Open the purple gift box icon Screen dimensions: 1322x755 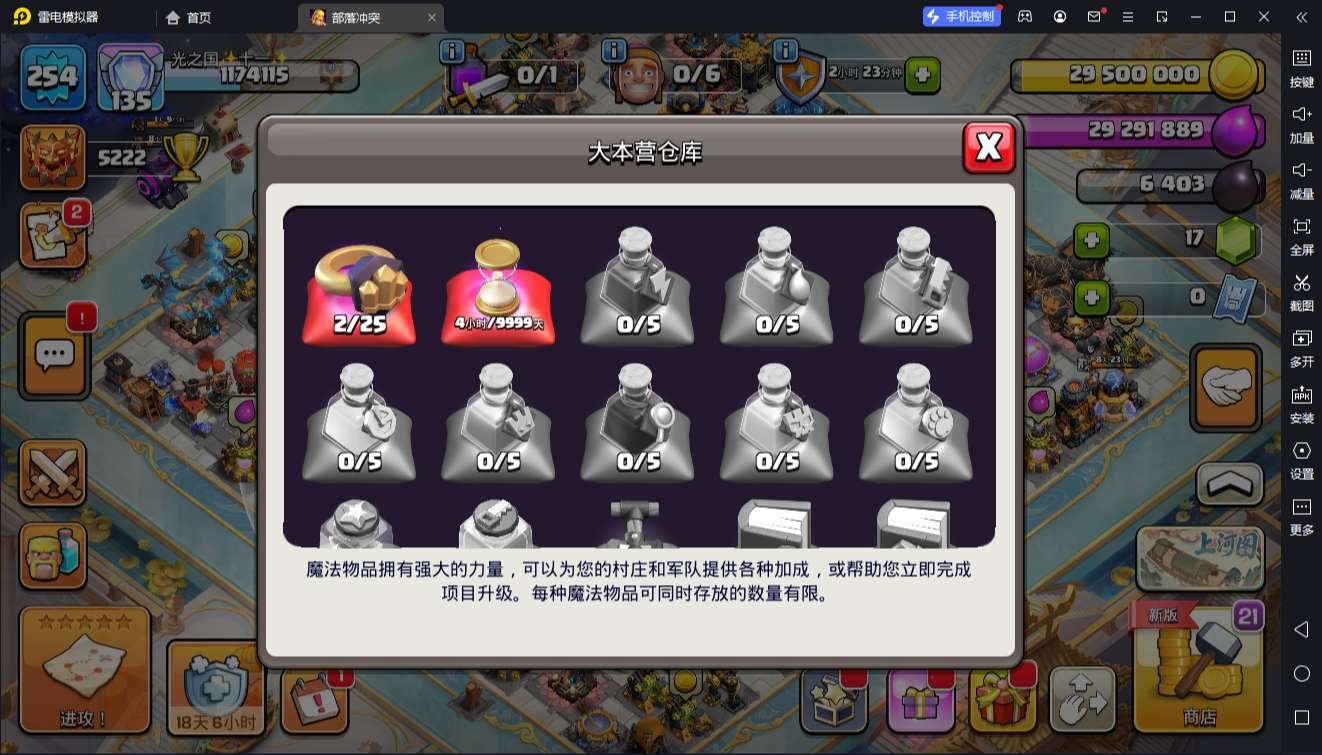click(920, 701)
